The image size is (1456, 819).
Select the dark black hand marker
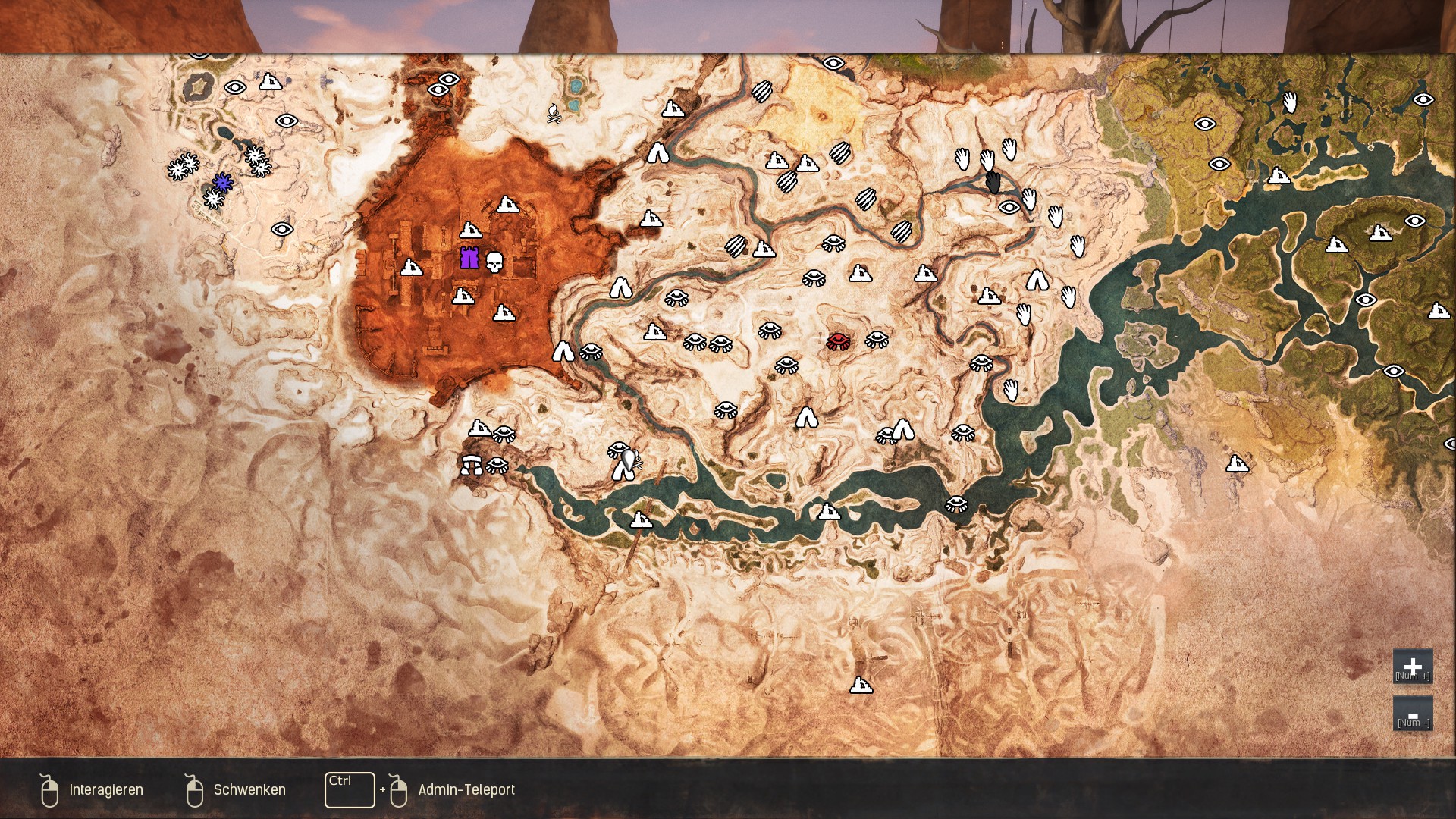pos(993,182)
